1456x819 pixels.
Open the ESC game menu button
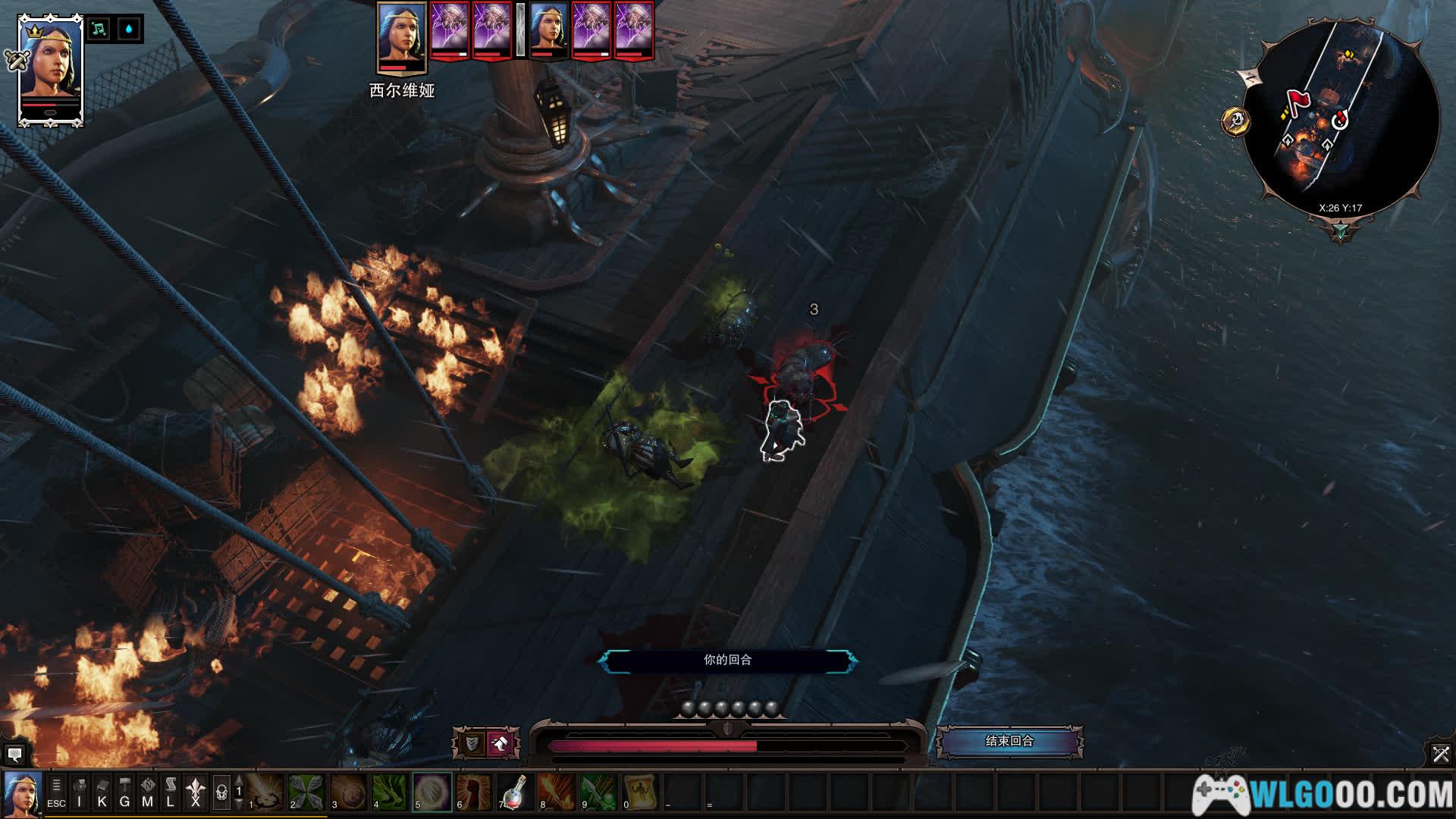click(x=56, y=792)
